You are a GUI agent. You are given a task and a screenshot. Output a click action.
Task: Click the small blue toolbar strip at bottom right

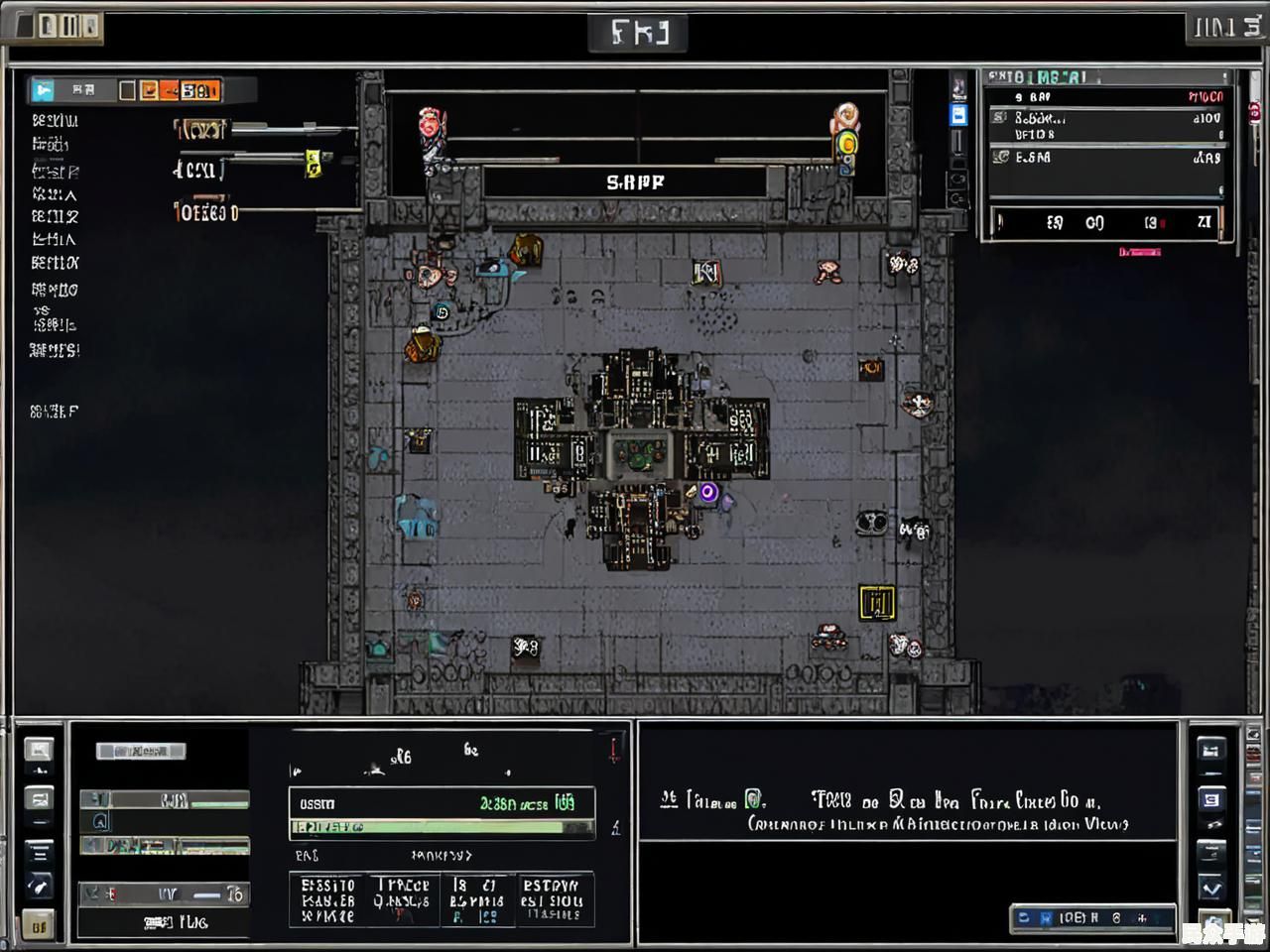[1092, 918]
